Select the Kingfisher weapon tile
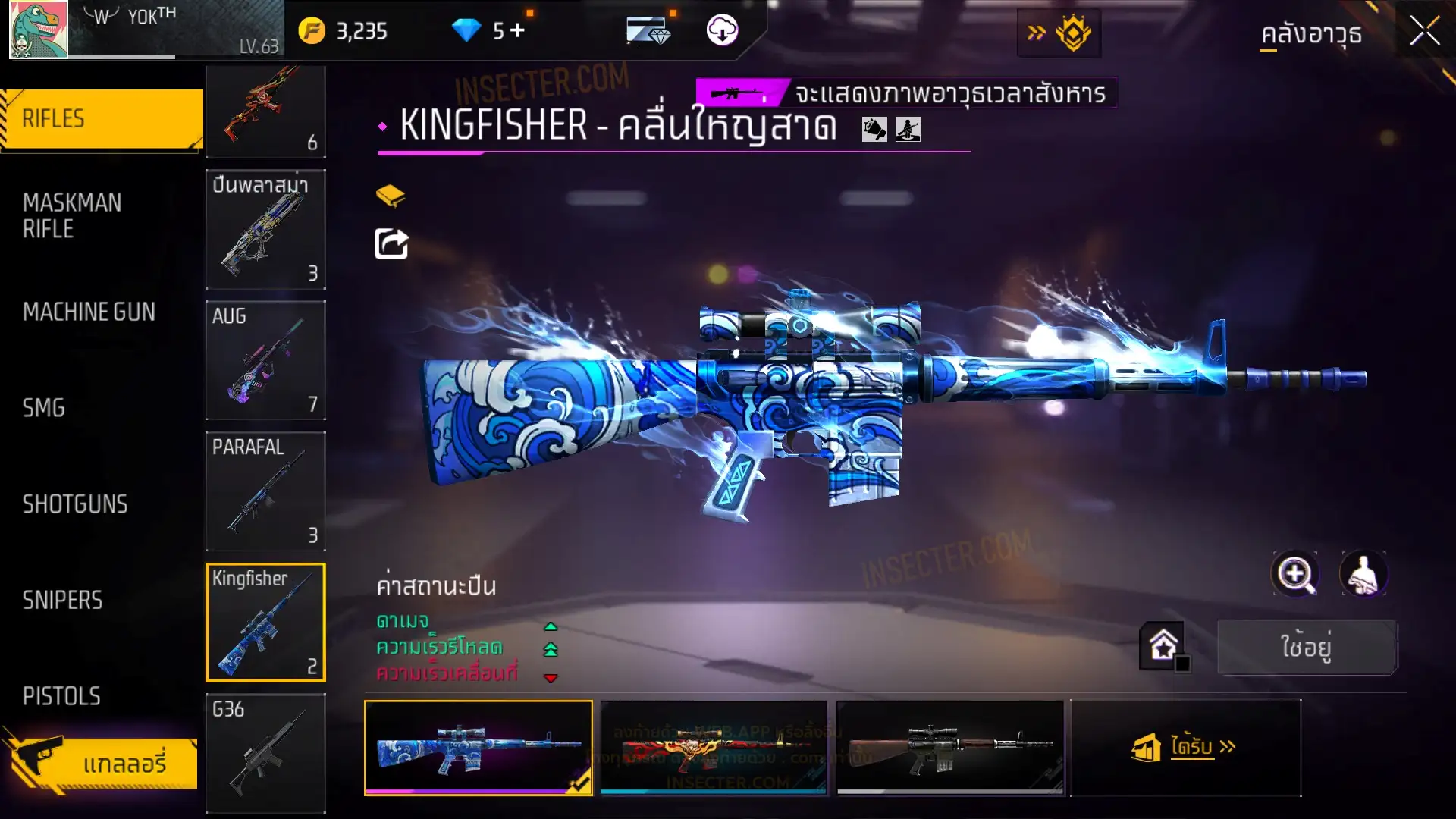Screen dimensions: 1456x819 click(265, 622)
